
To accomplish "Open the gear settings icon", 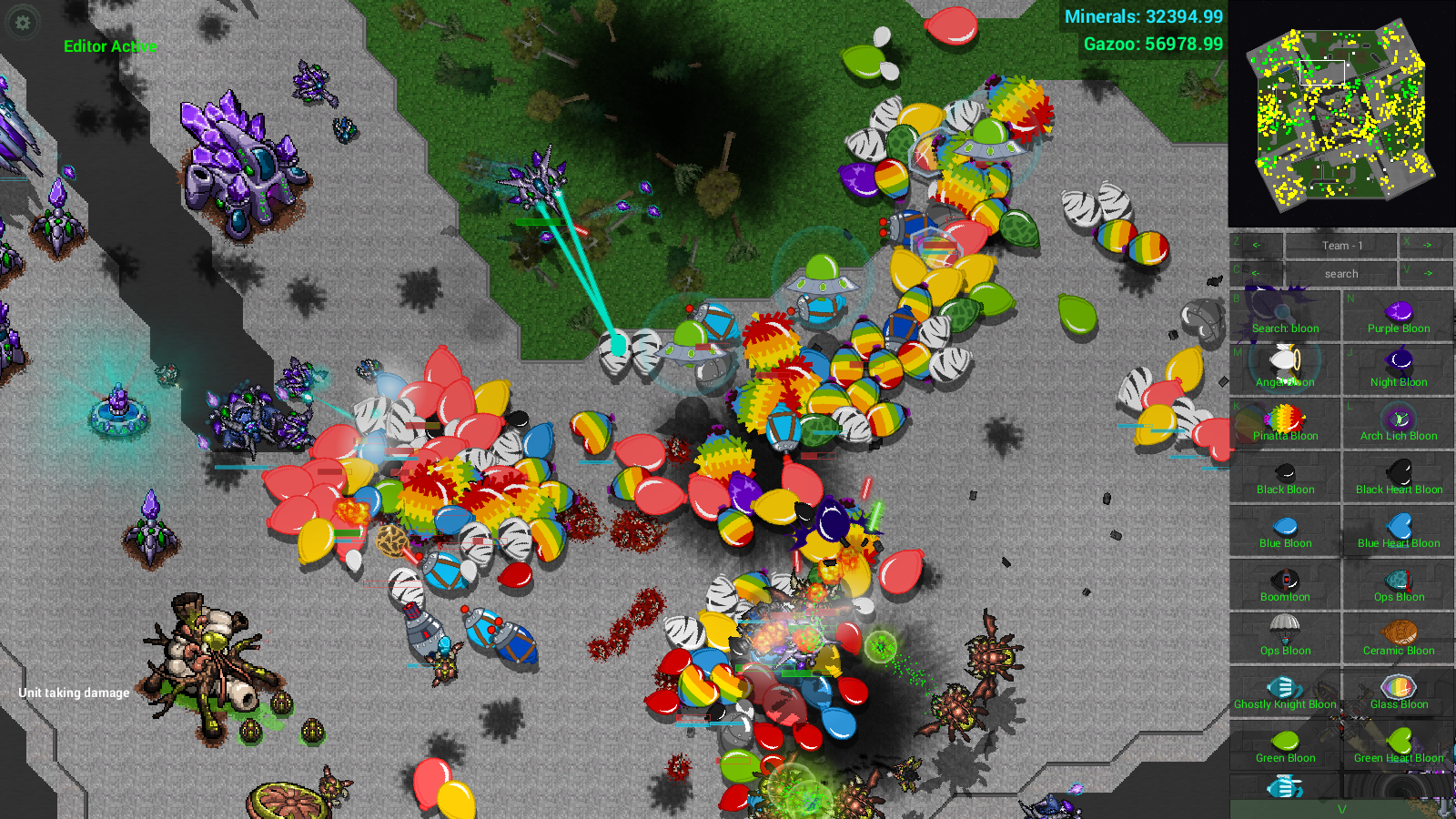I will (23, 23).
